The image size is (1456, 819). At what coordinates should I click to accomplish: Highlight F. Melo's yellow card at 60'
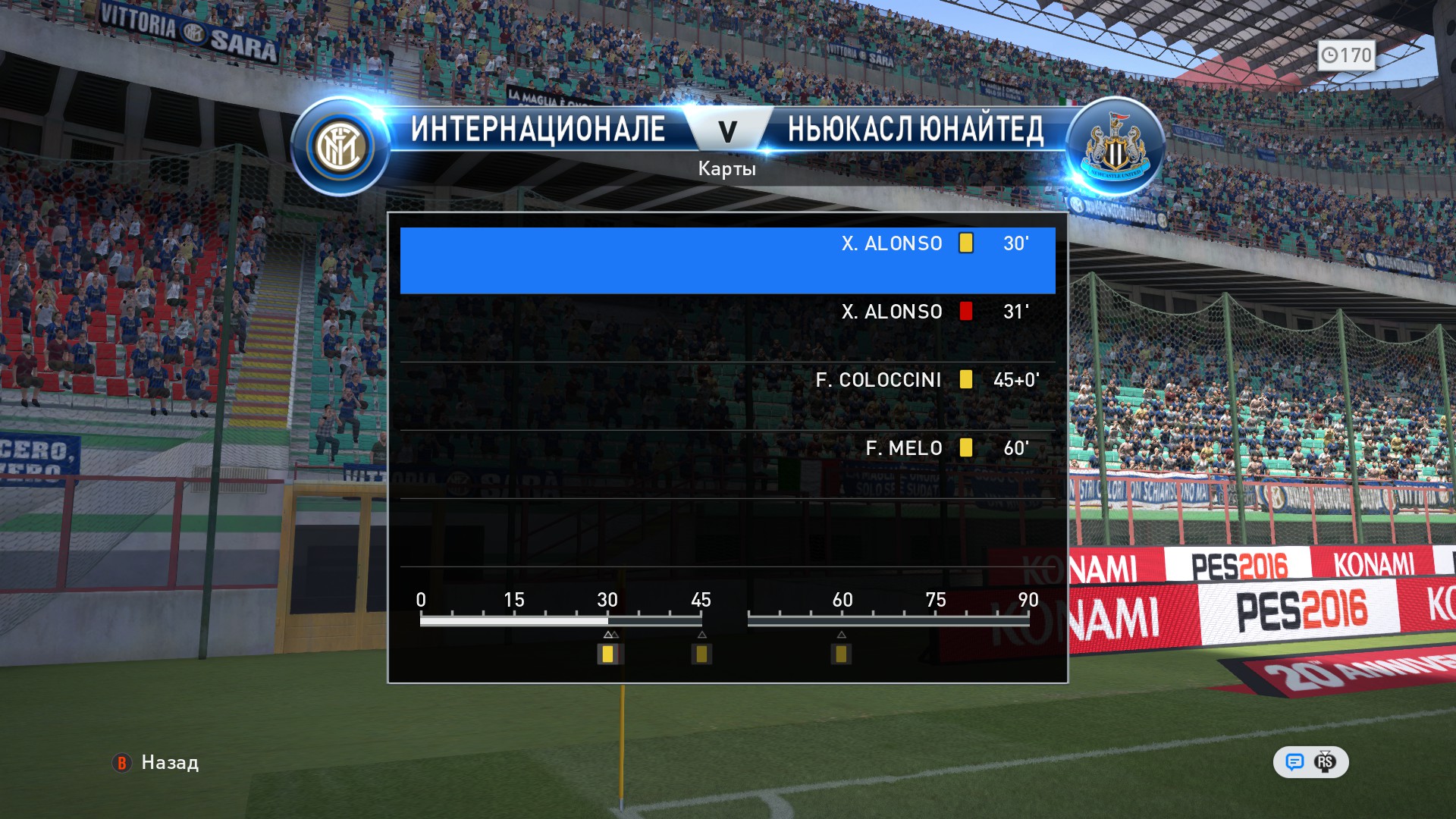(726, 464)
